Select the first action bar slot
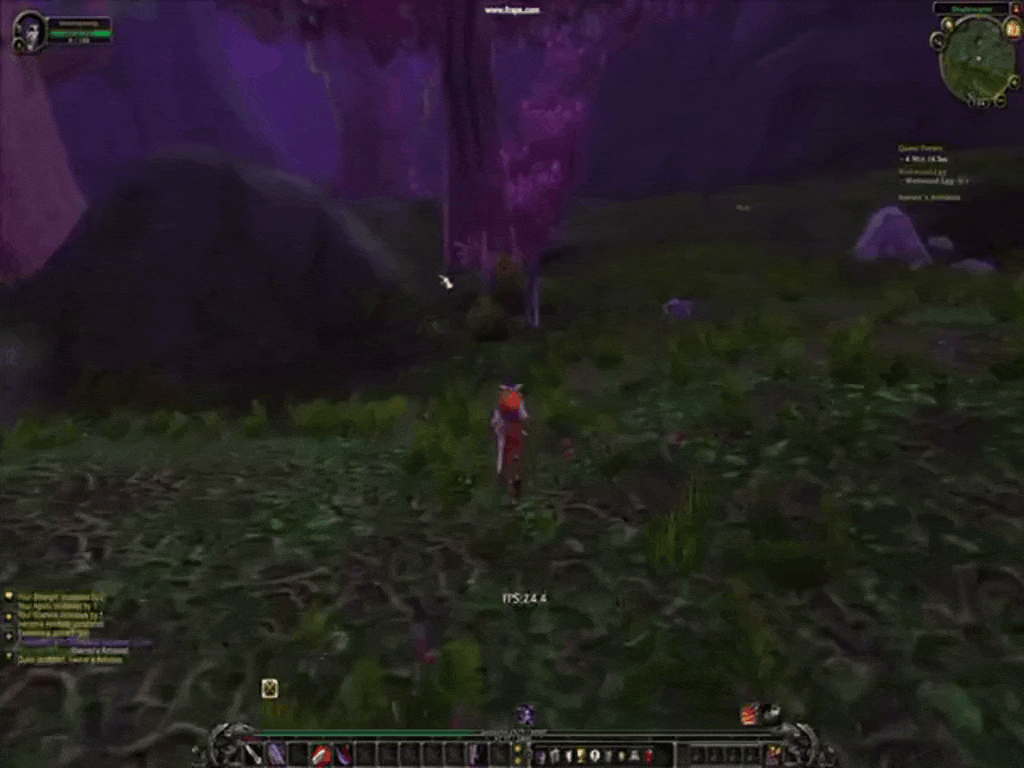1024x768 pixels. click(254, 754)
